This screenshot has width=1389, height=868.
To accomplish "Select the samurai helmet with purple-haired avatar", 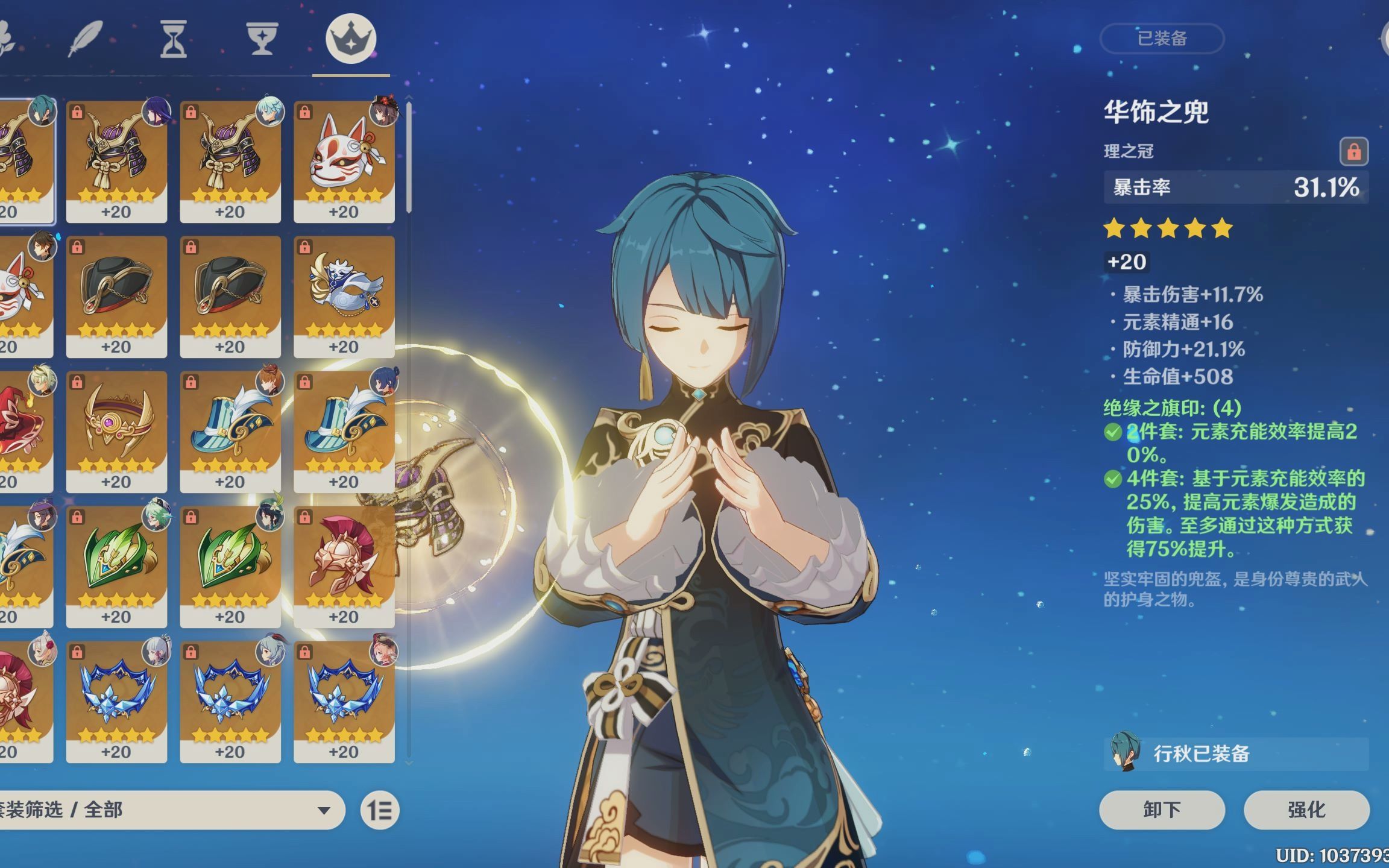I will click(116, 160).
